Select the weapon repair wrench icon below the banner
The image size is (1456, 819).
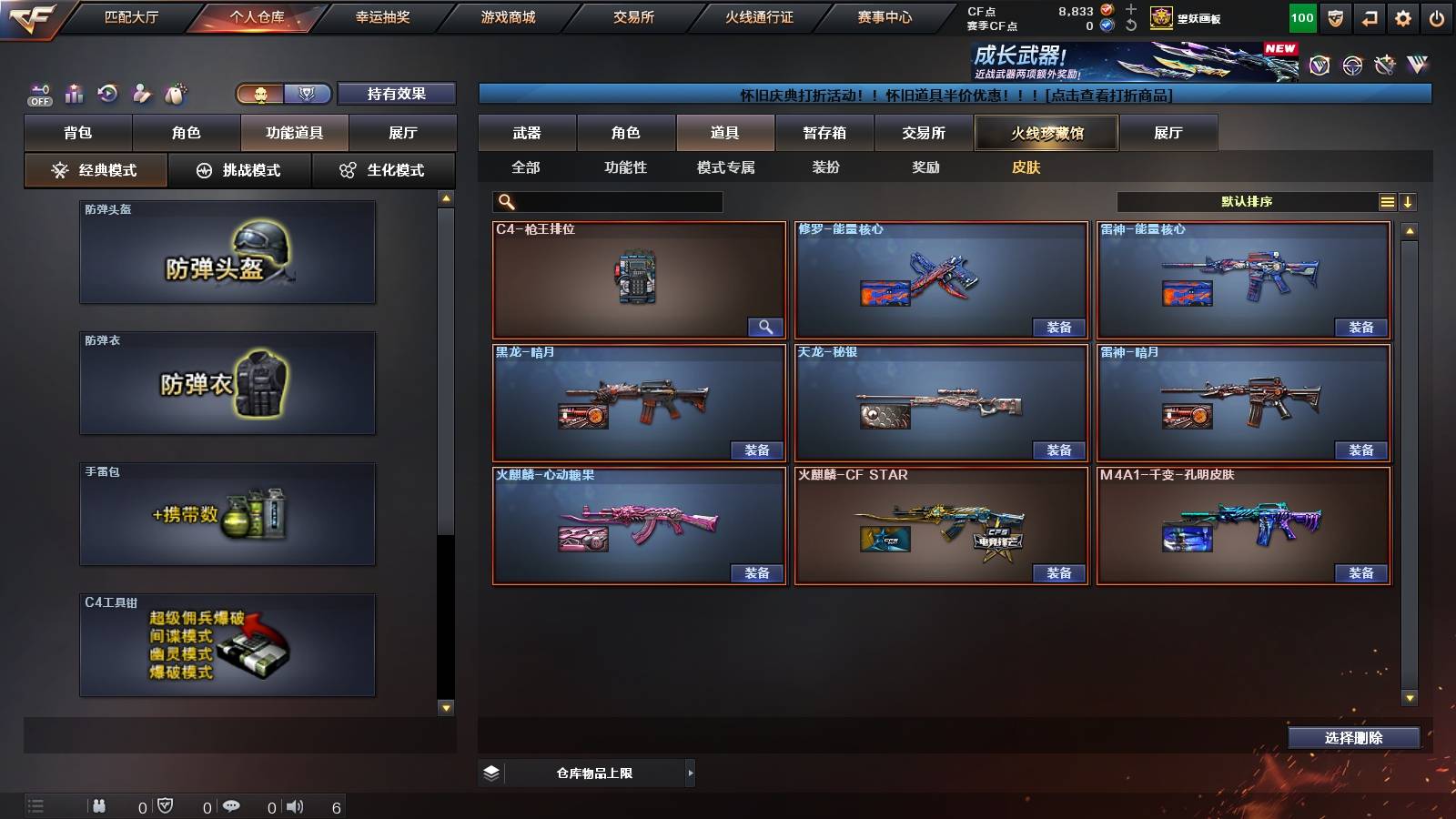coord(1384,66)
